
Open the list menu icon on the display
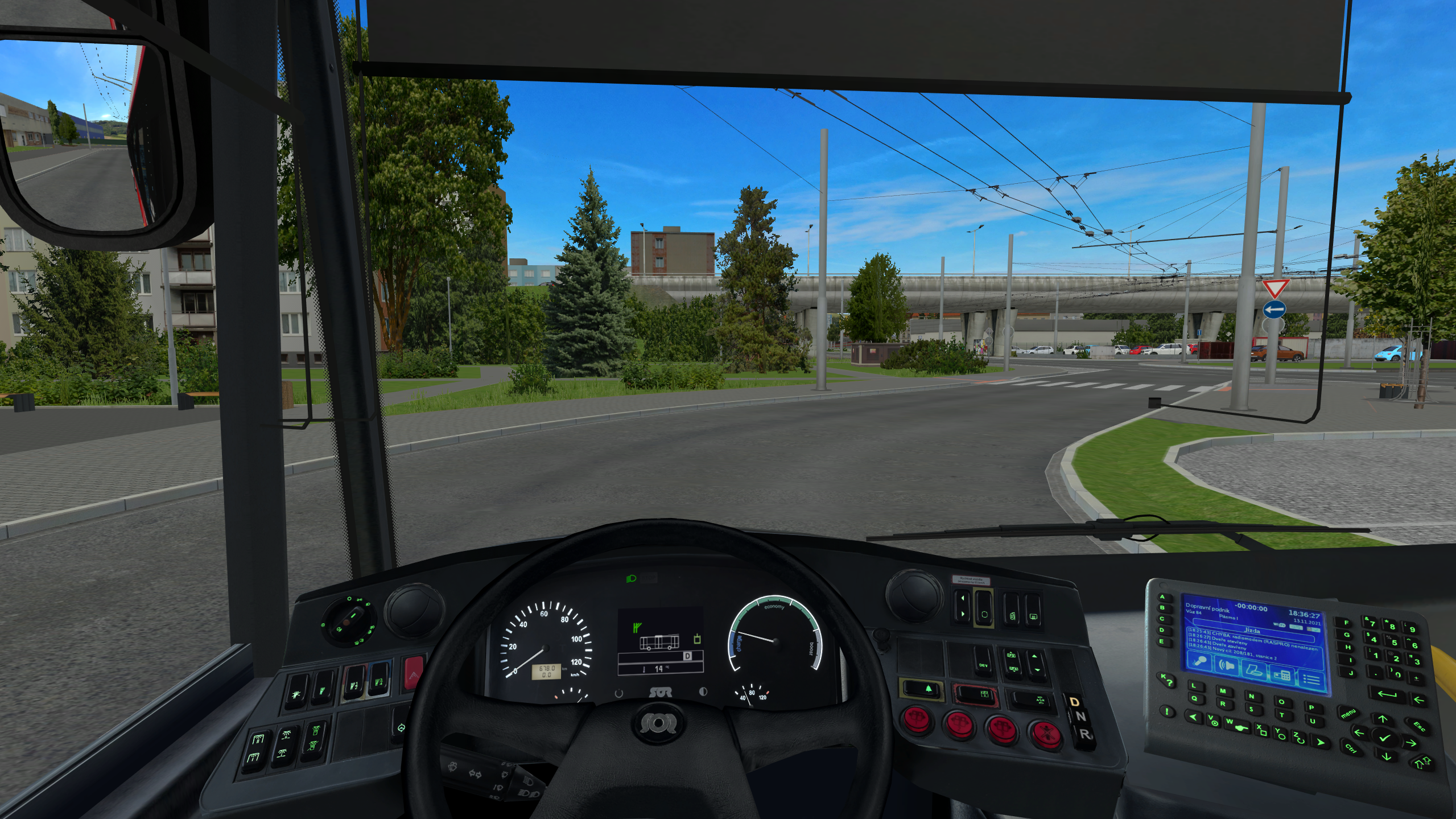pyautogui.click(x=1311, y=679)
